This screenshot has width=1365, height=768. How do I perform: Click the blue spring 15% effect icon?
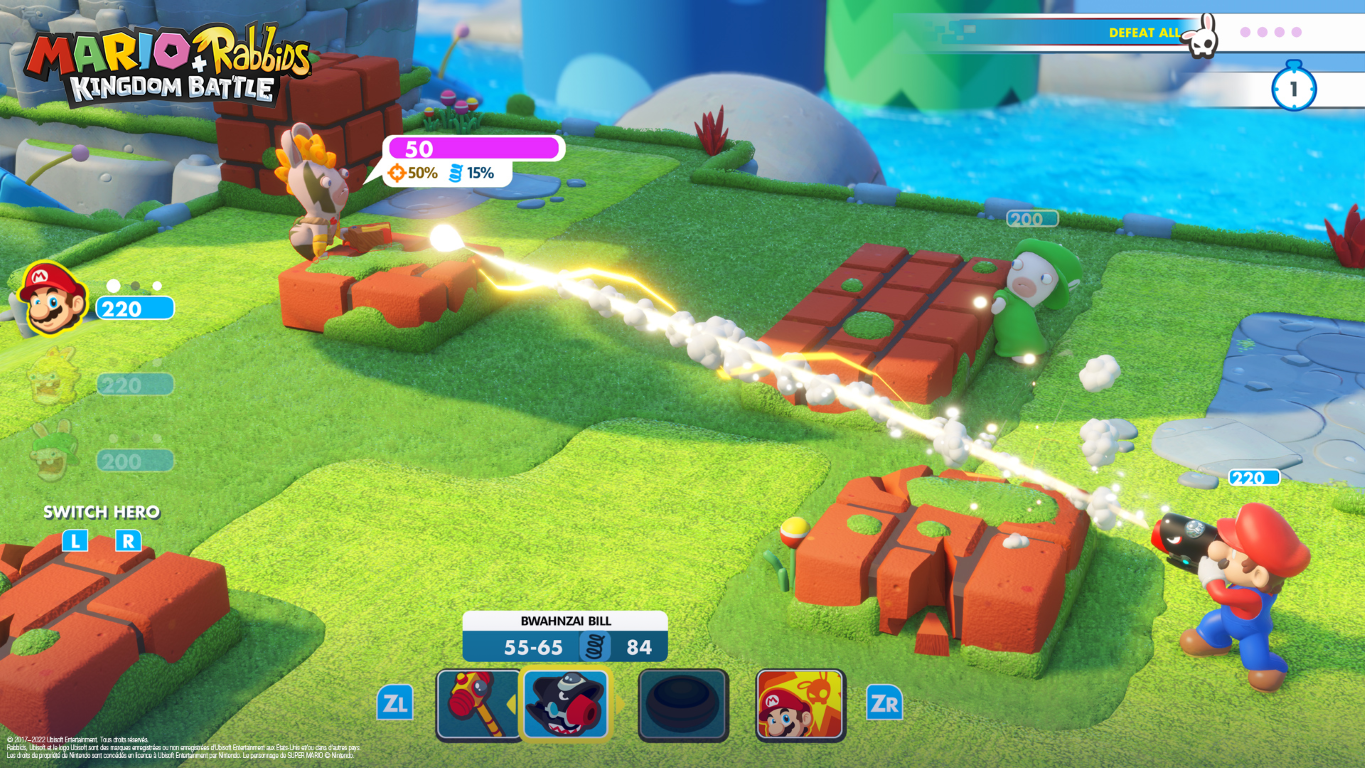[x=457, y=174]
